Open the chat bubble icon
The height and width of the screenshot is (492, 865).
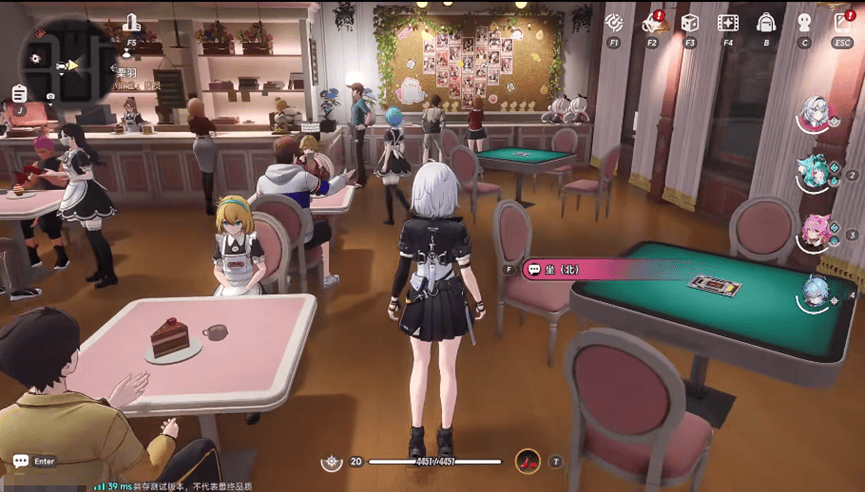coord(21,461)
